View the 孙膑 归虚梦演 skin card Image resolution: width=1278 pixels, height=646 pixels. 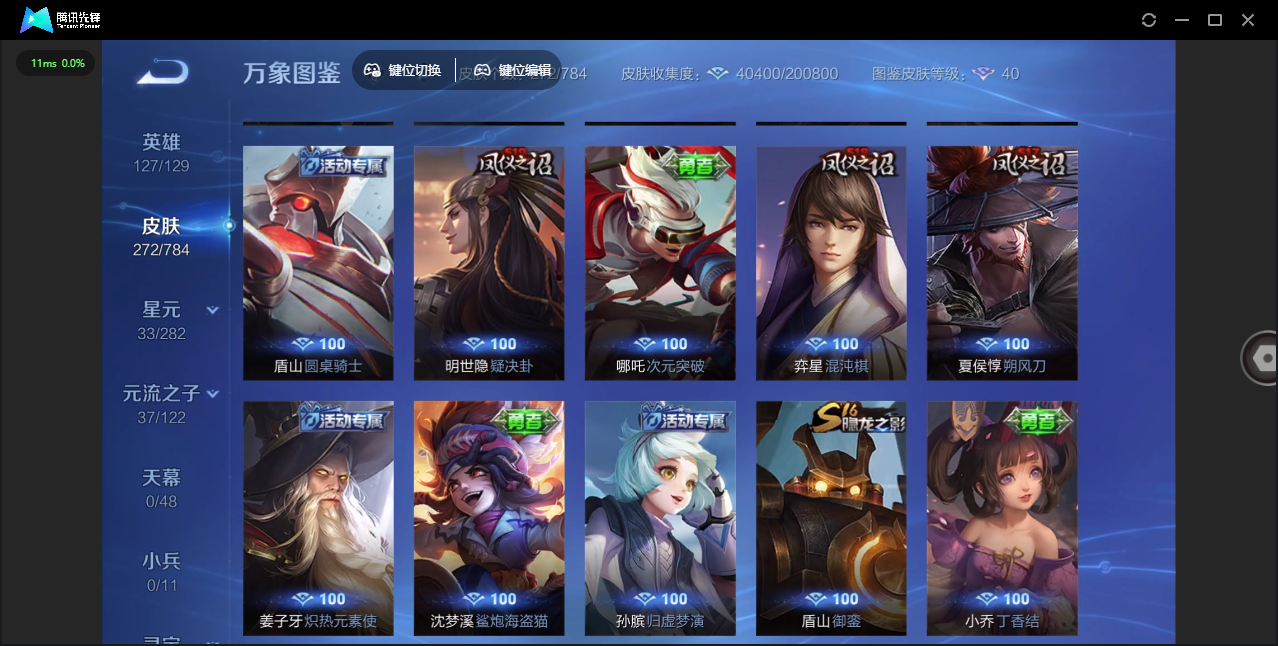pos(660,518)
